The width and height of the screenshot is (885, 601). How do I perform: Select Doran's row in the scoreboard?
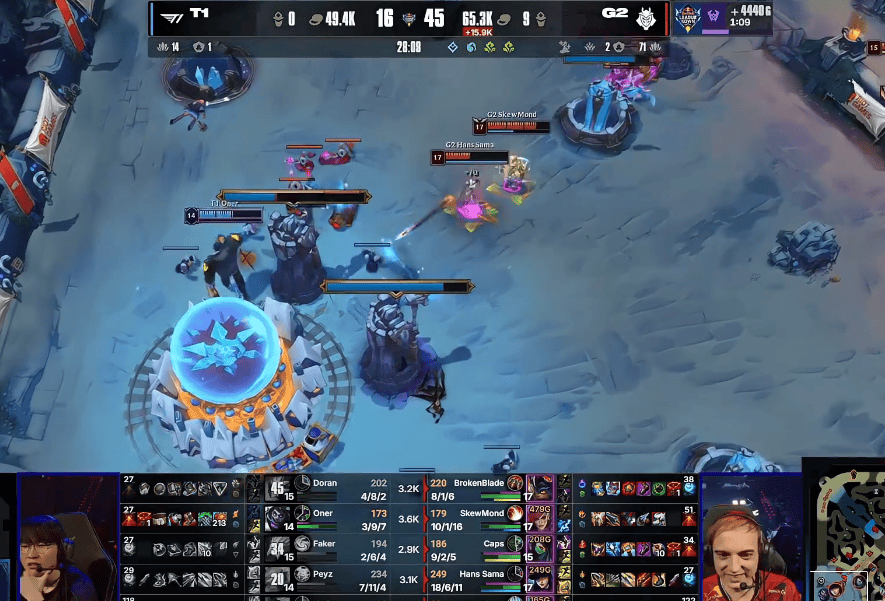tap(340, 488)
